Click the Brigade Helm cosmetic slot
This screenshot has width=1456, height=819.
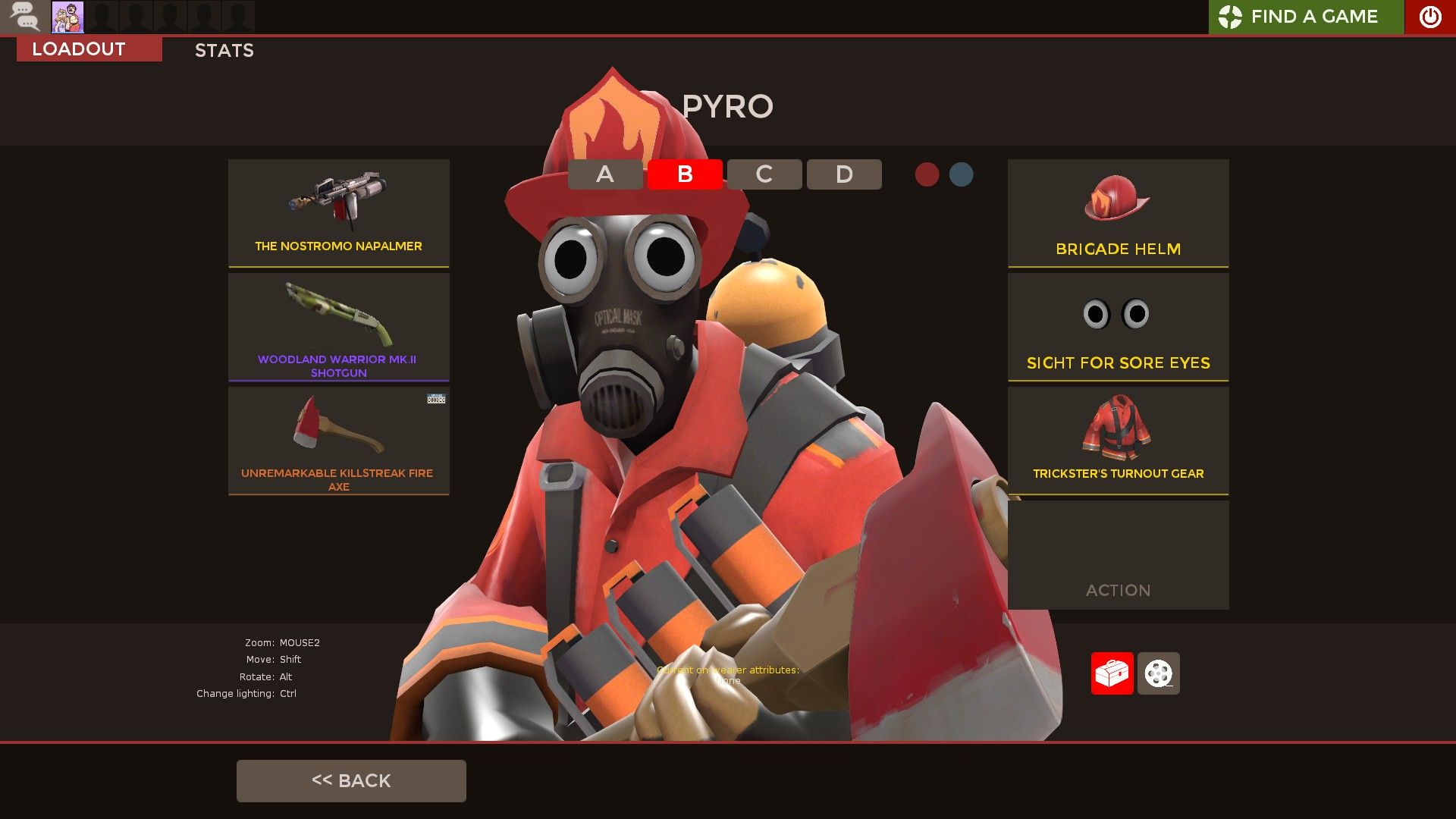pyautogui.click(x=1118, y=213)
